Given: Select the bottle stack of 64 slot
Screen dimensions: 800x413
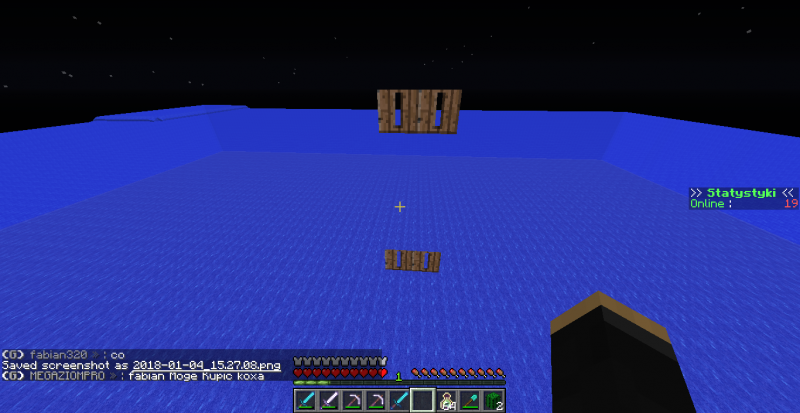Looking at the screenshot, I should (447, 401).
